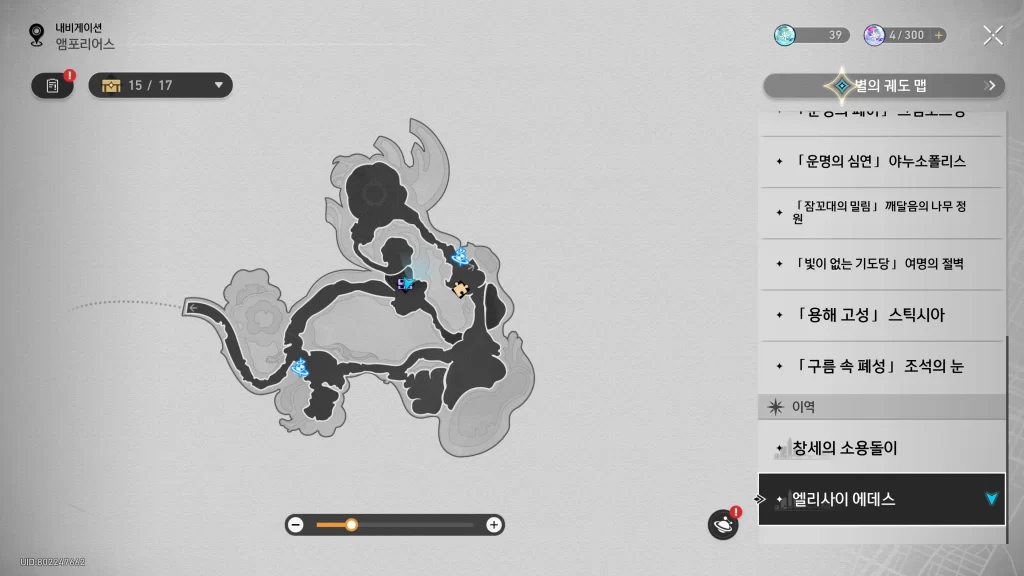Go to 「구름 속 폐성」 조석의 눈

pos(880,366)
